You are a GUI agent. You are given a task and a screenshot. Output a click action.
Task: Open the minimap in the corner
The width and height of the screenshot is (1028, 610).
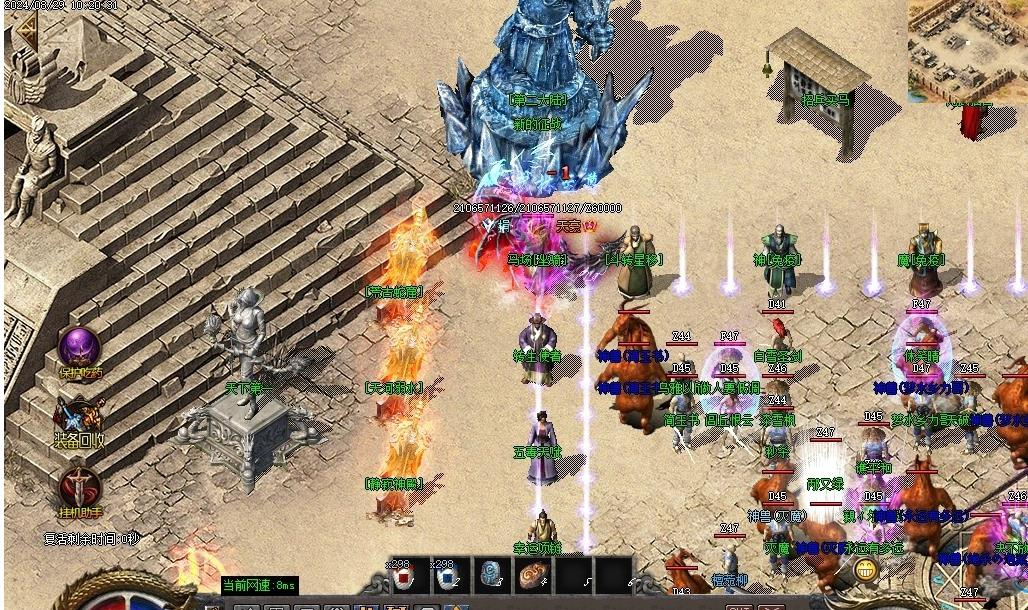click(x=966, y=50)
